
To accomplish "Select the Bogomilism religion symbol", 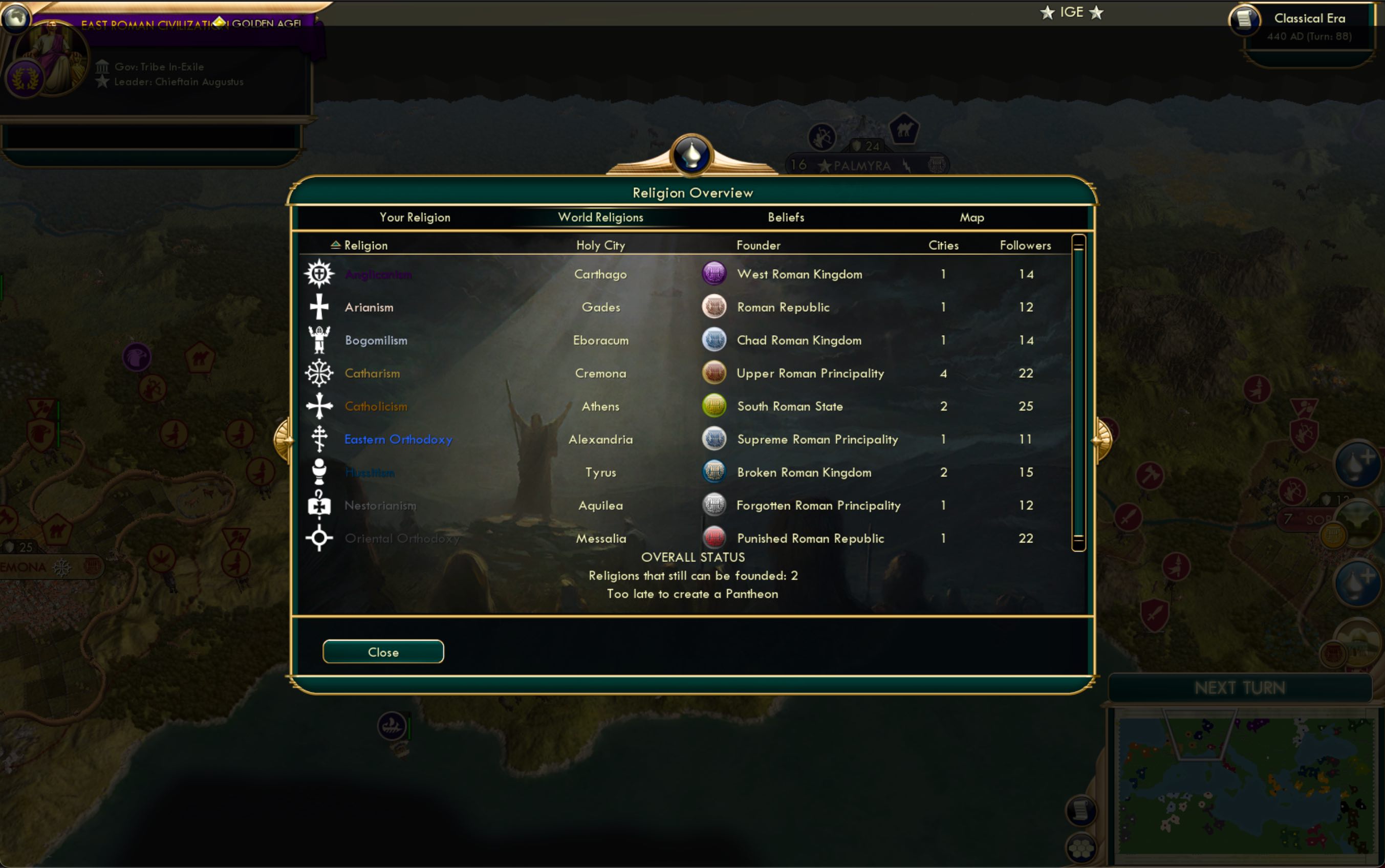I will tap(318, 339).
